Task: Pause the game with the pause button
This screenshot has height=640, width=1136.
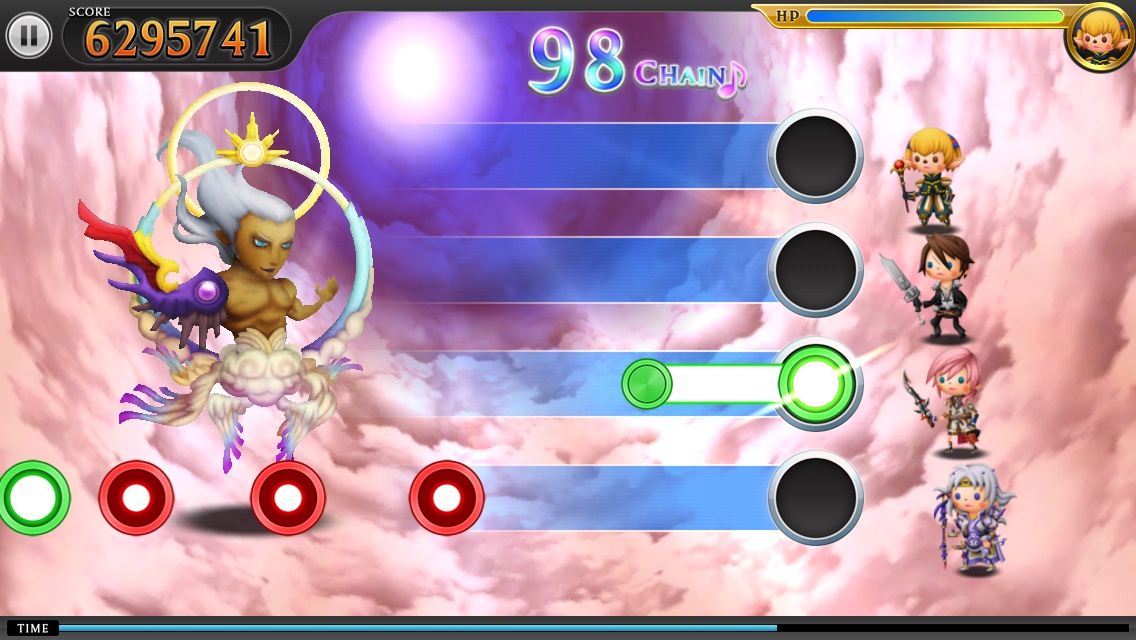Action: point(29,36)
